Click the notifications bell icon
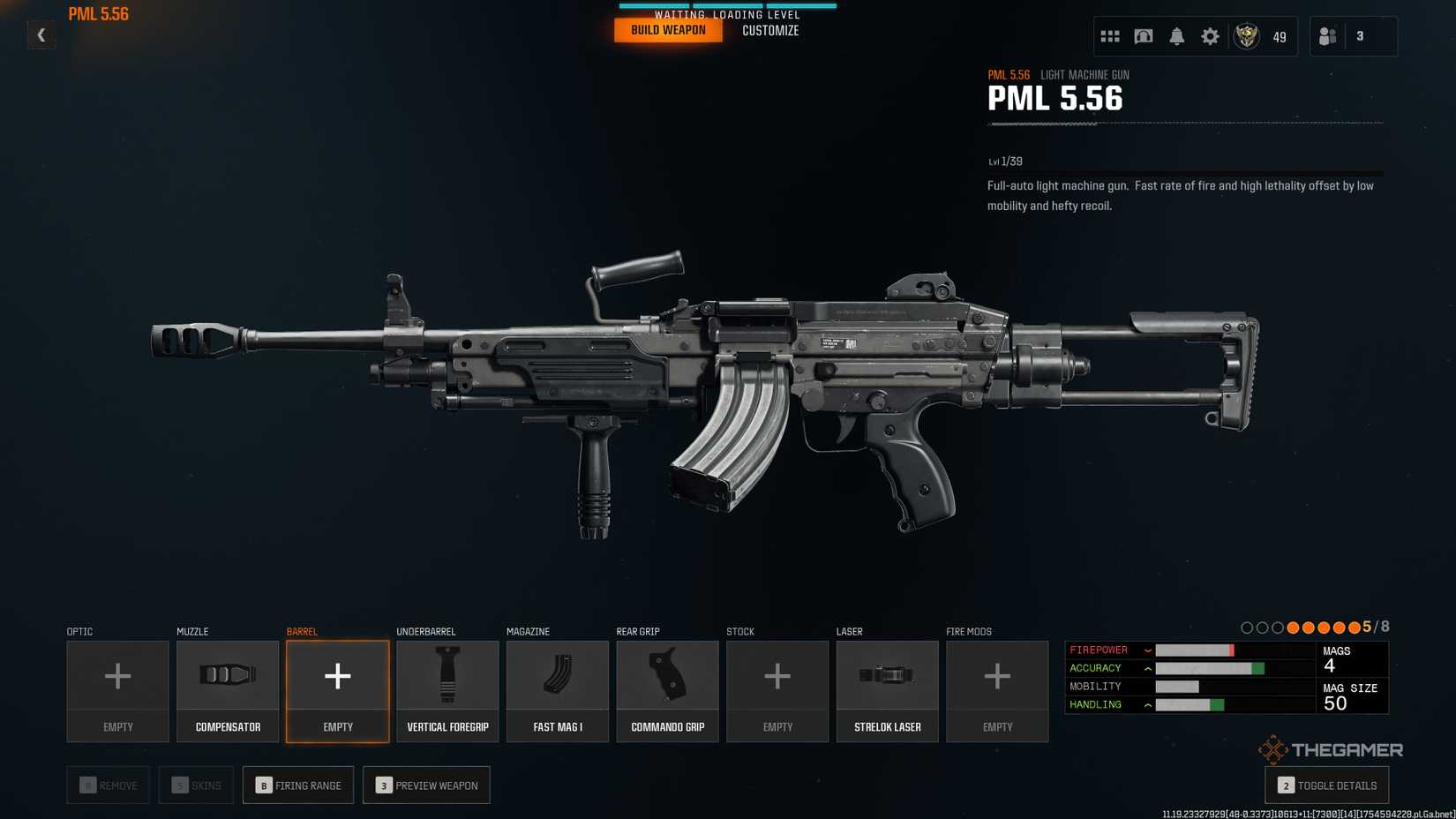Screen dimensions: 1456x819 [1176, 36]
